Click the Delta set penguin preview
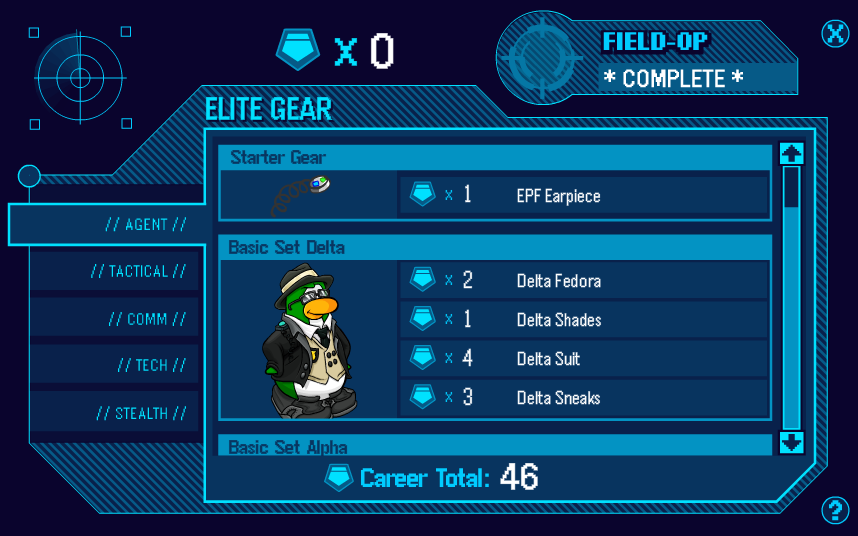The image size is (858, 536). (x=309, y=340)
